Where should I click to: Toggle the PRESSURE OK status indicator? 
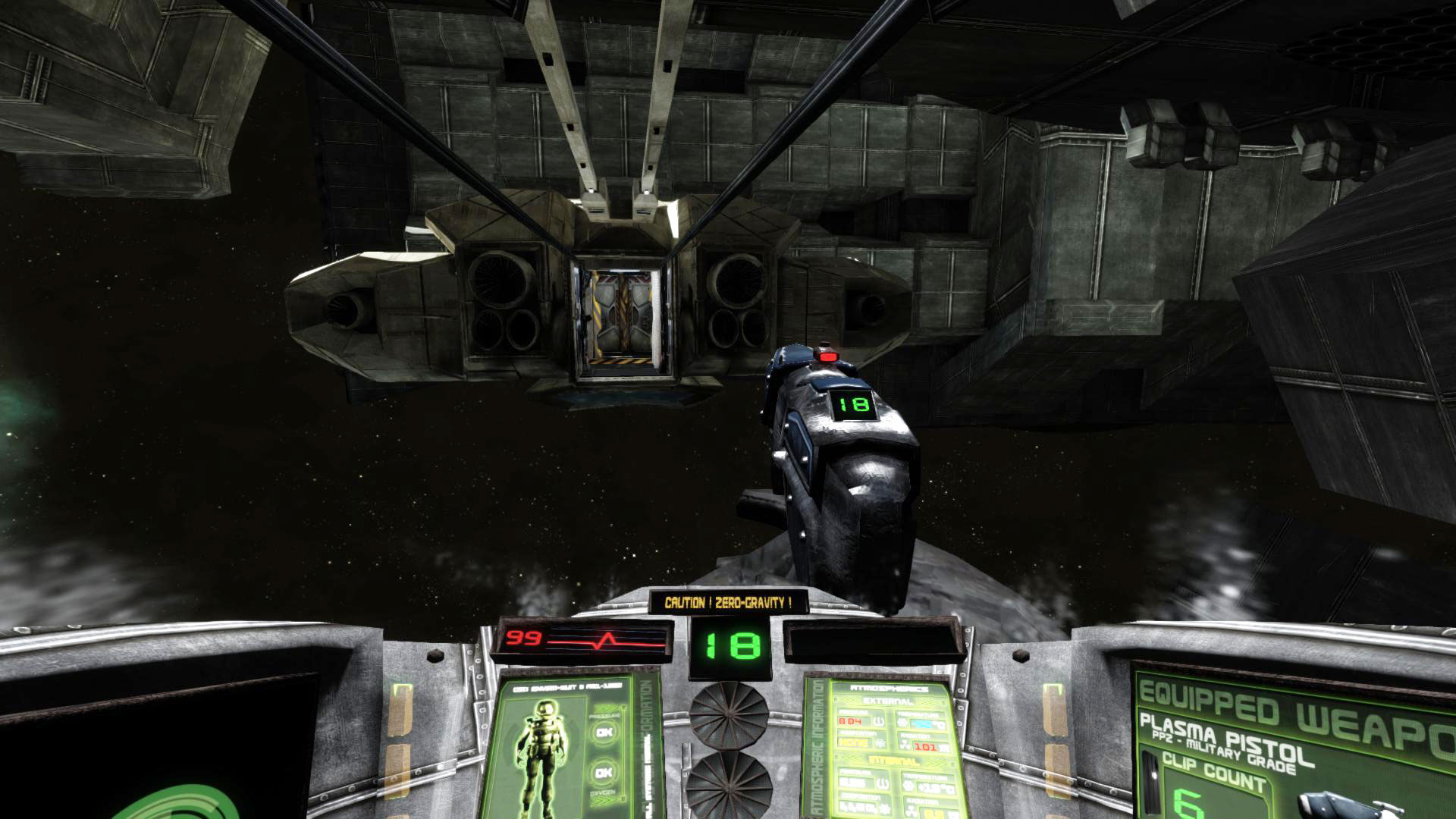pyautogui.click(x=604, y=732)
